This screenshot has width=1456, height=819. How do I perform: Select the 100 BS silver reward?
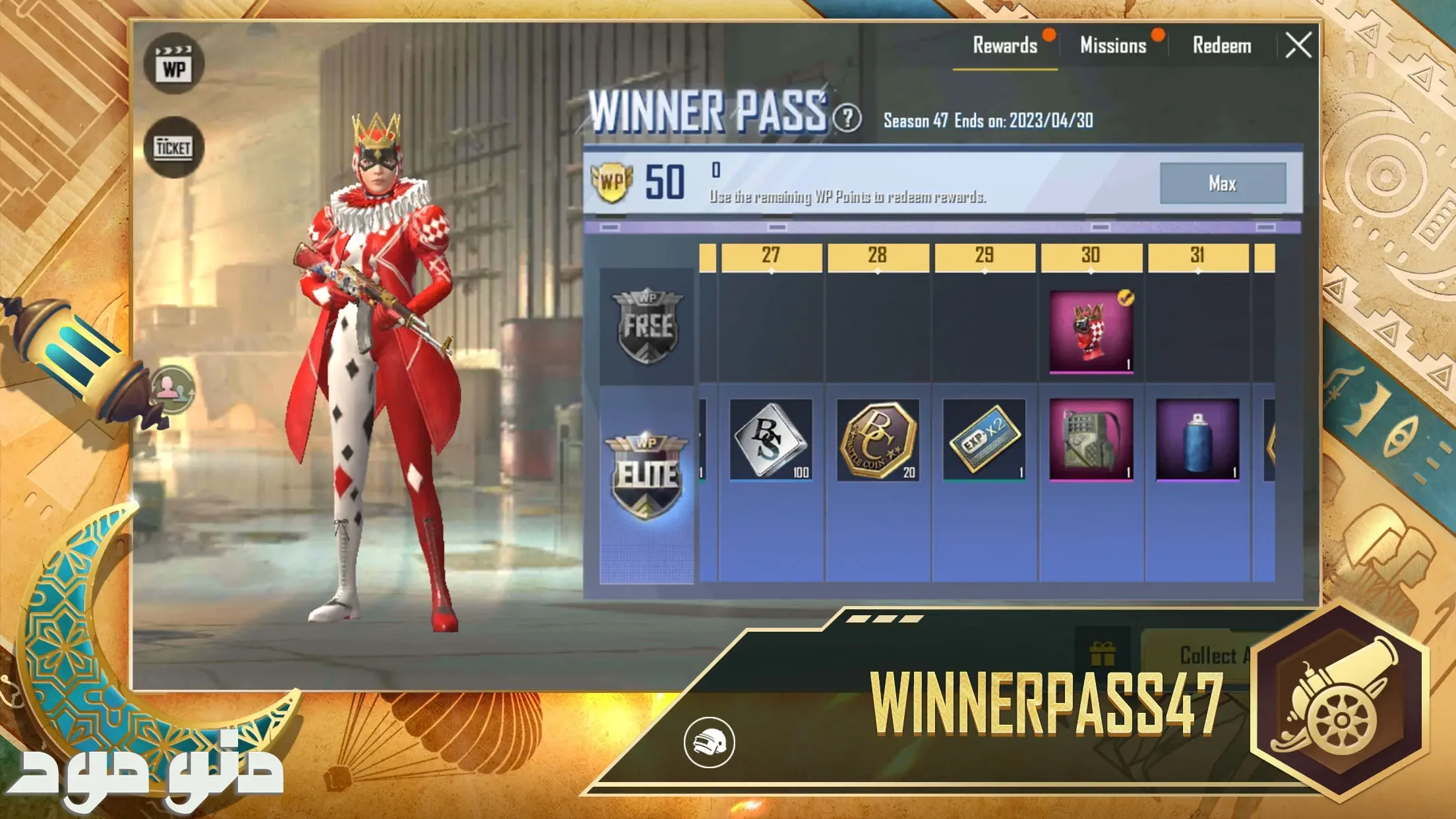click(771, 439)
